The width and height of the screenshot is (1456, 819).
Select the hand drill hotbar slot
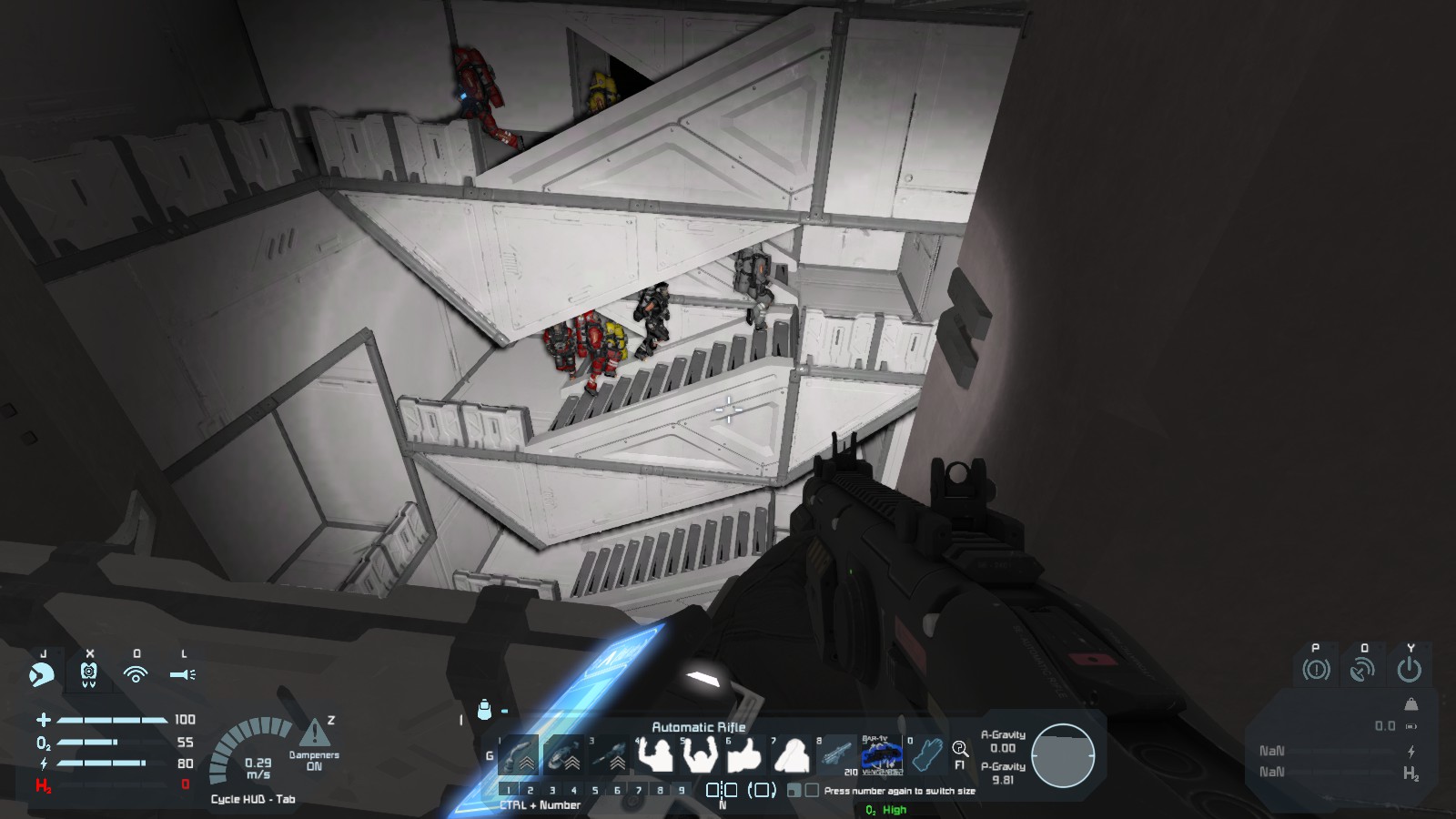point(609,754)
